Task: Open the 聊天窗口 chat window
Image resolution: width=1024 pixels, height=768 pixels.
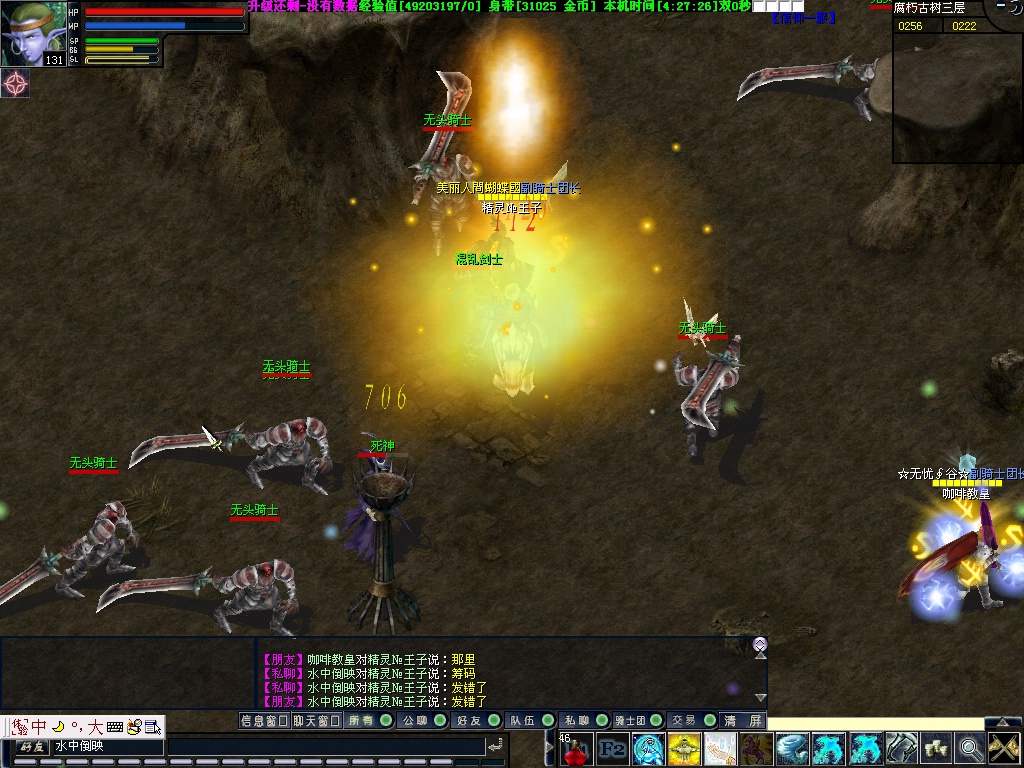Action: pos(316,720)
